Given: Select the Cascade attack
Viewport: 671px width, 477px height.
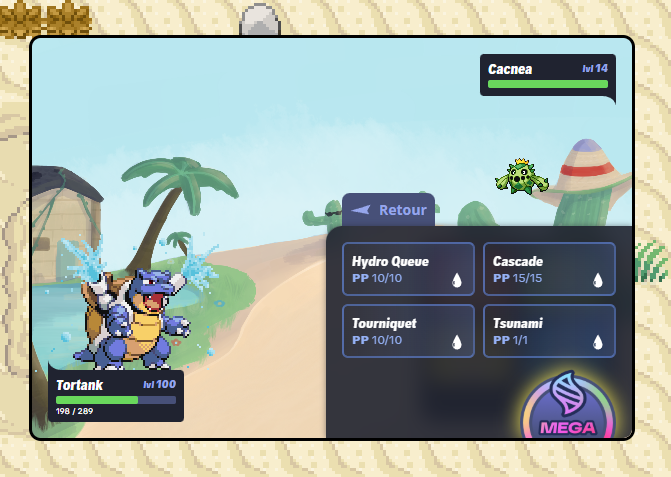Looking at the screenshot, I should coord(549,269).
